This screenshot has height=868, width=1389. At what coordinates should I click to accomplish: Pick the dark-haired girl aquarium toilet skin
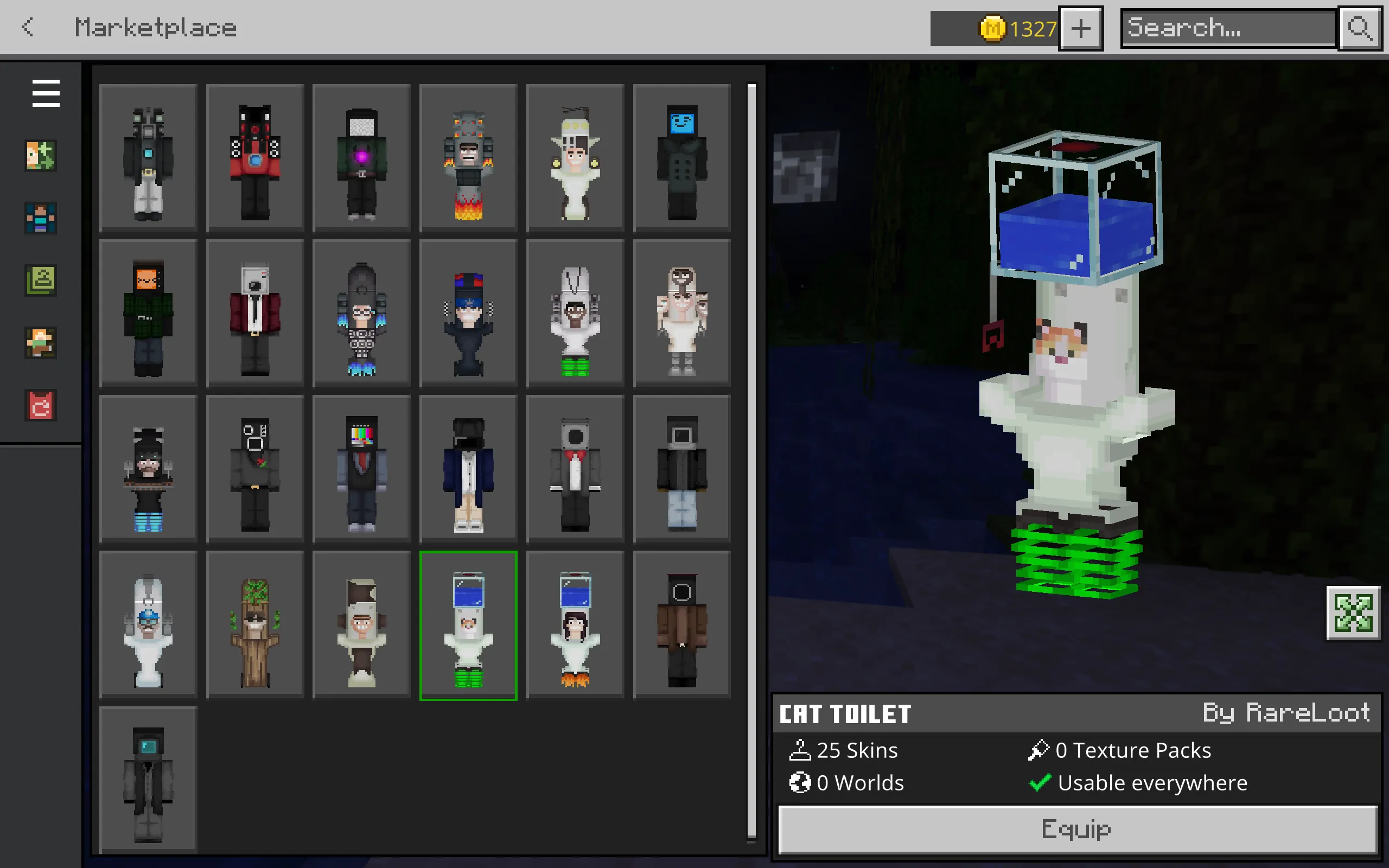(x=575, y=625)
